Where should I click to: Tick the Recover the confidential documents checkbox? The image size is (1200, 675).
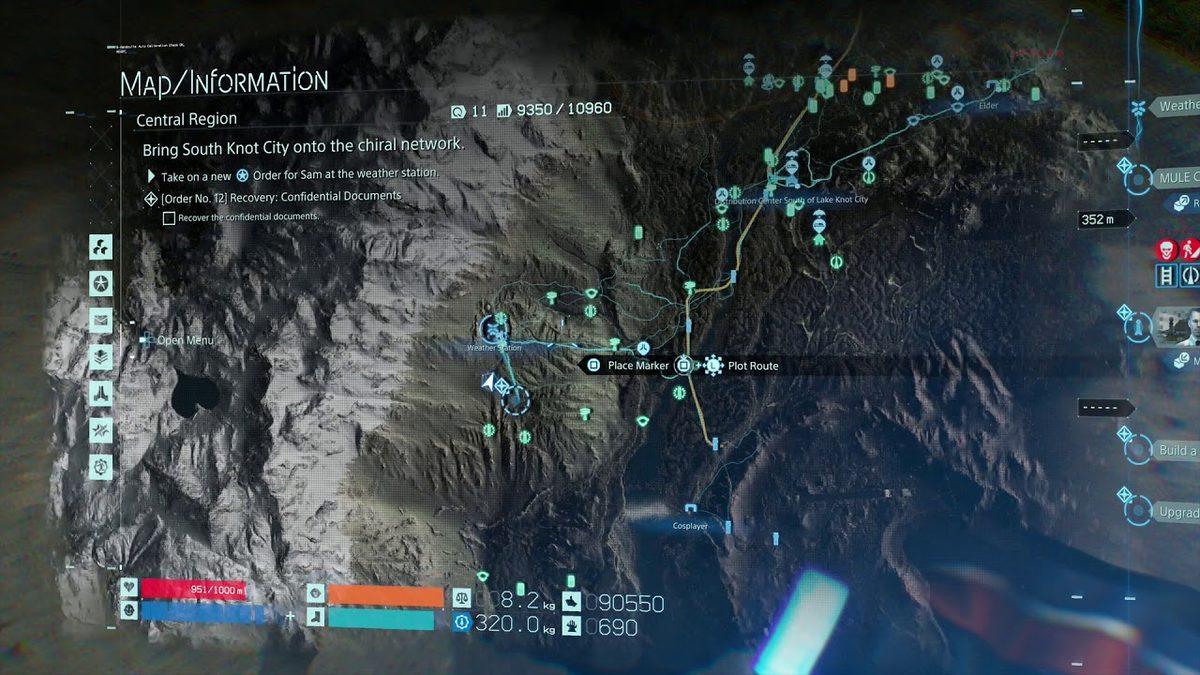point(169,217)
